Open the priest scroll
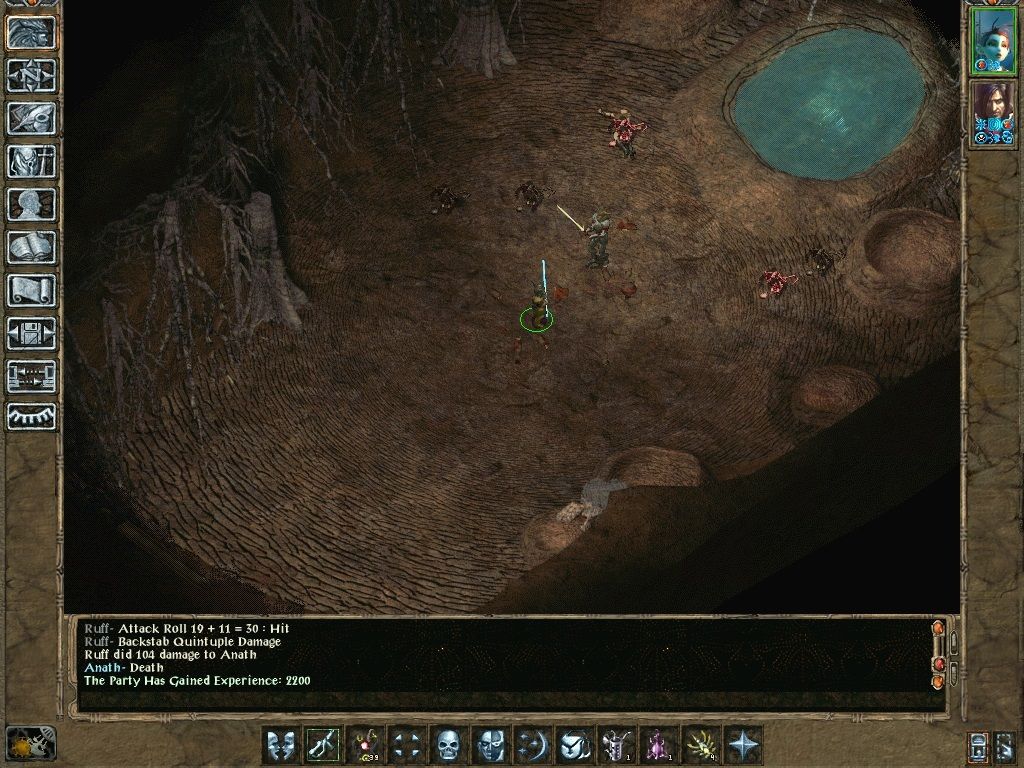 click(x=32, y=290)
